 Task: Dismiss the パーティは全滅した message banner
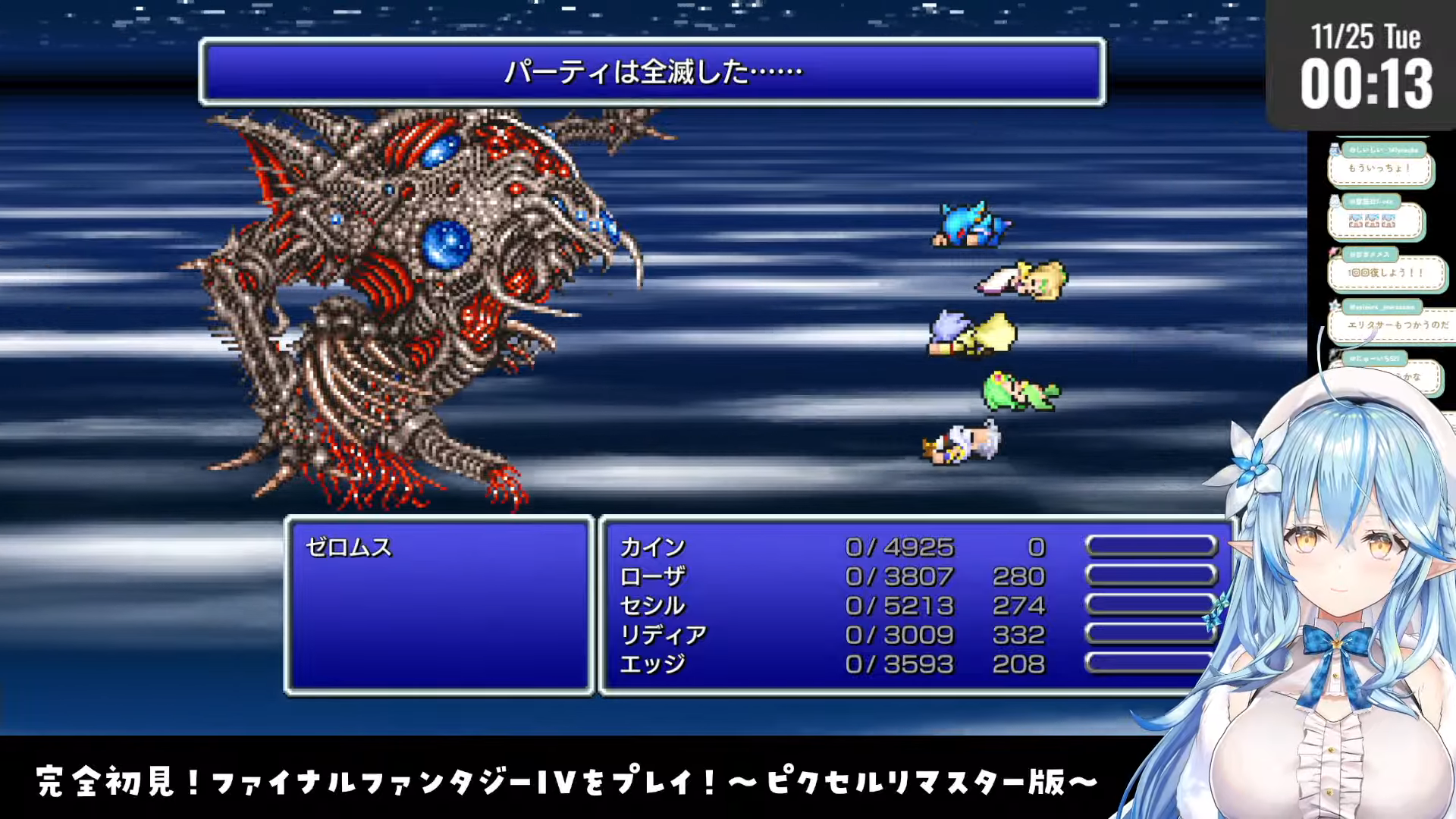652,72
